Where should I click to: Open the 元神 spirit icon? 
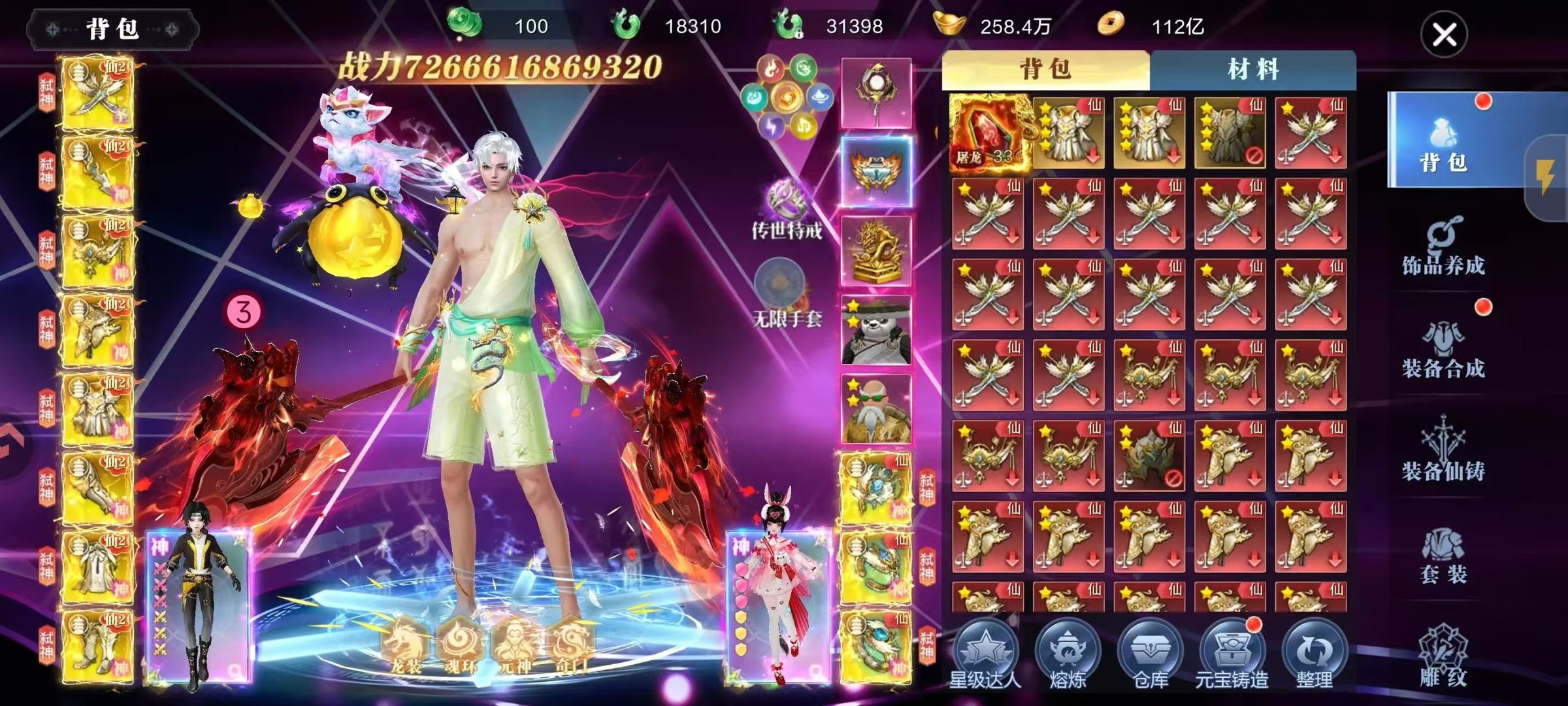[515, 645]
